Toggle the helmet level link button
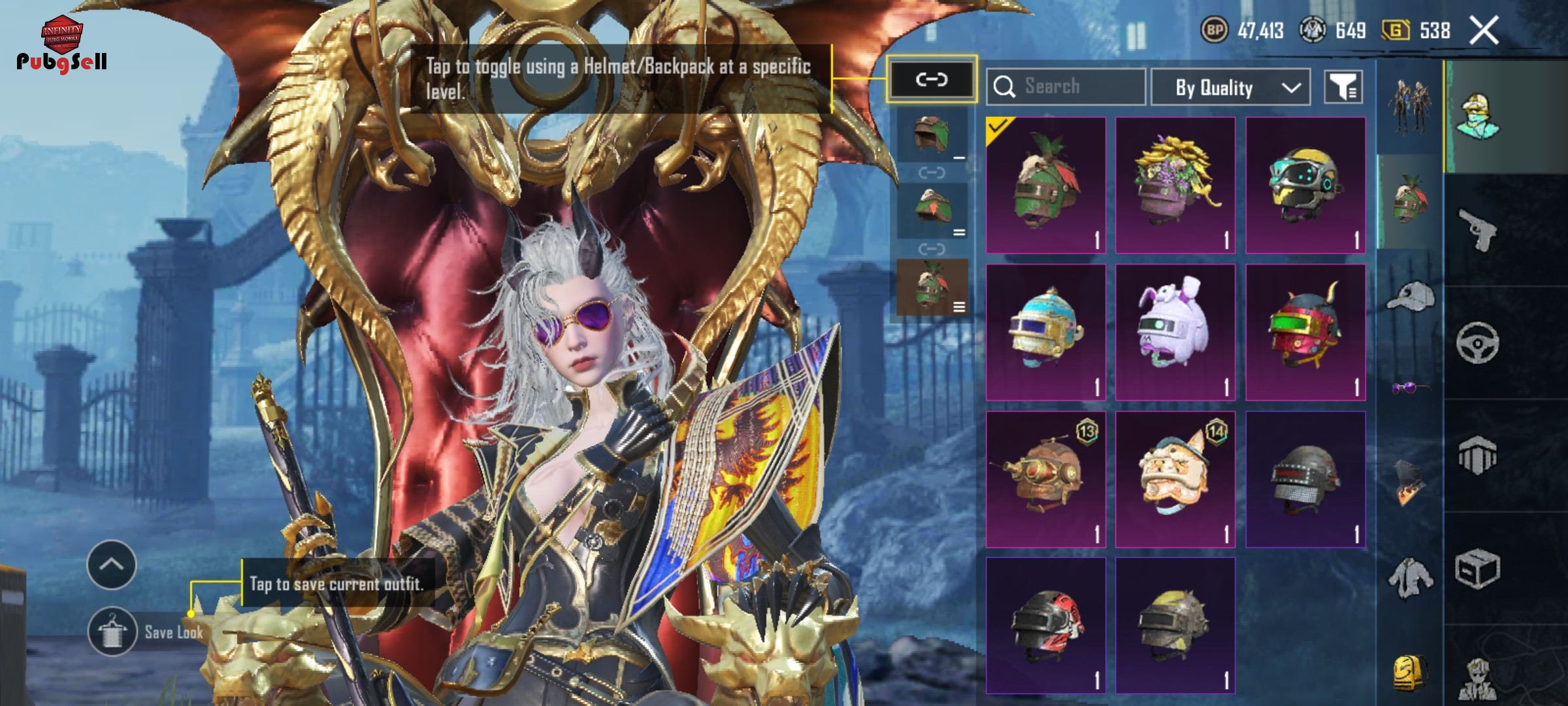1568x706 pixels. coord(932,80)
